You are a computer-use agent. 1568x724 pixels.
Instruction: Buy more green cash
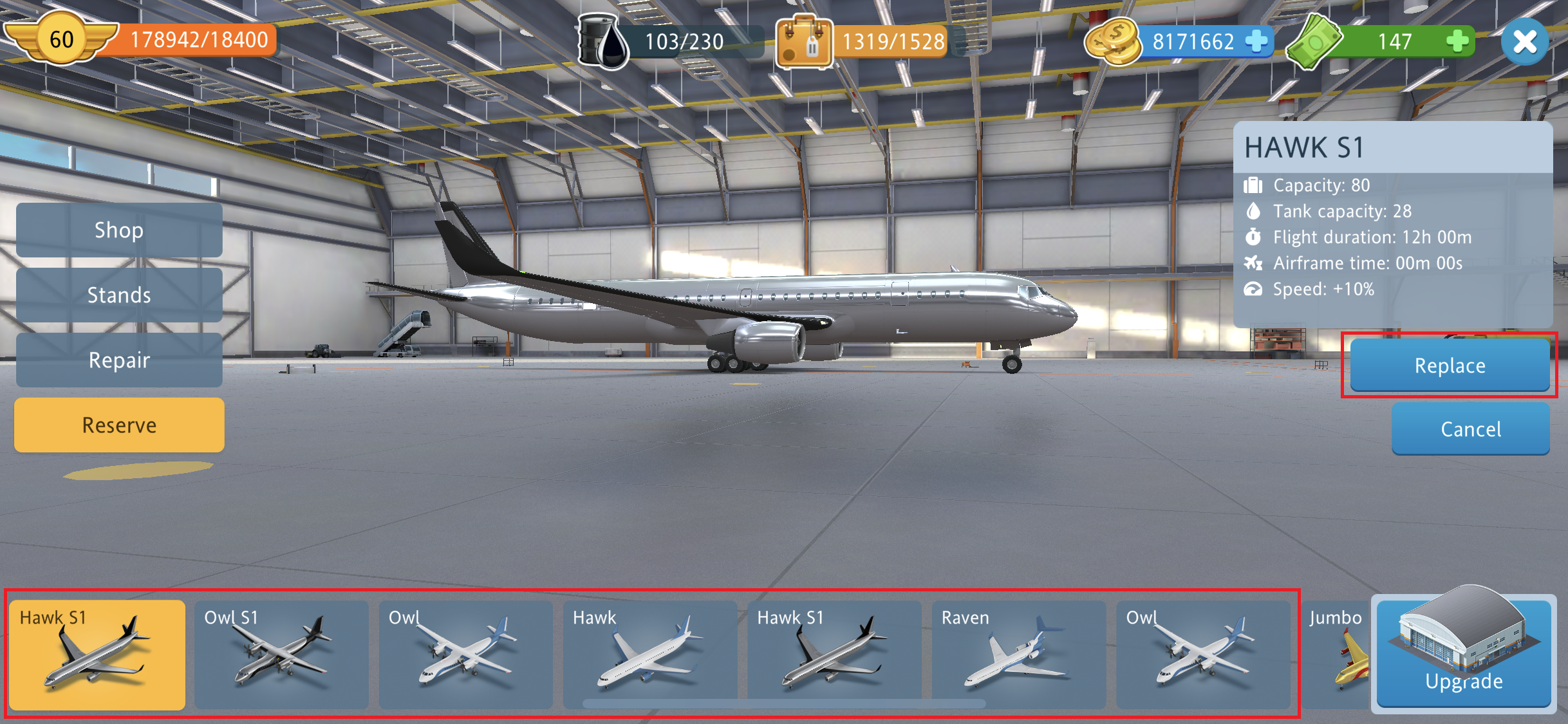coord(1457,41)
